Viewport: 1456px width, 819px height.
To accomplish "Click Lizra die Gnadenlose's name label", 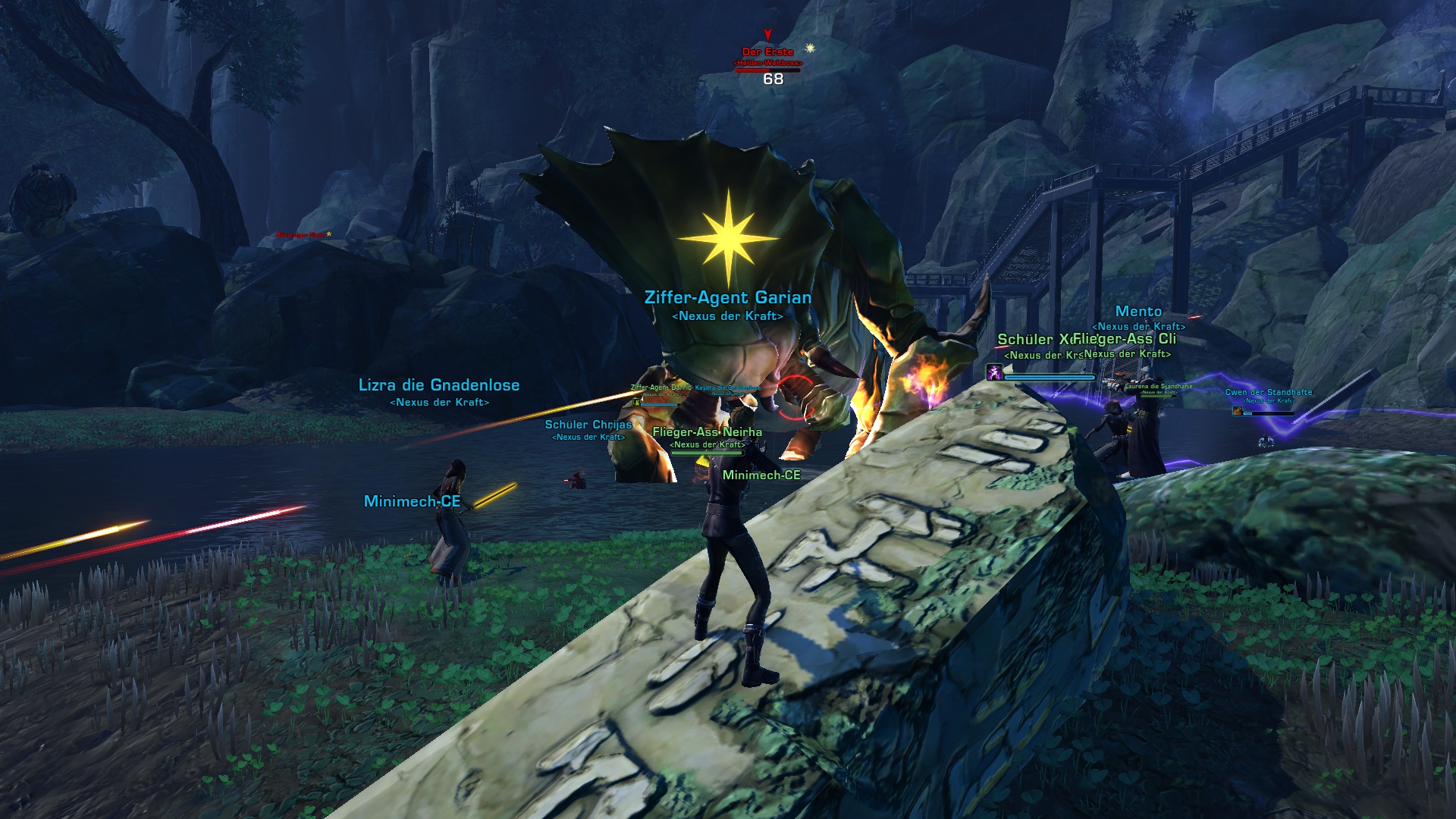I will pyautogui.click(x=439, y=385).
